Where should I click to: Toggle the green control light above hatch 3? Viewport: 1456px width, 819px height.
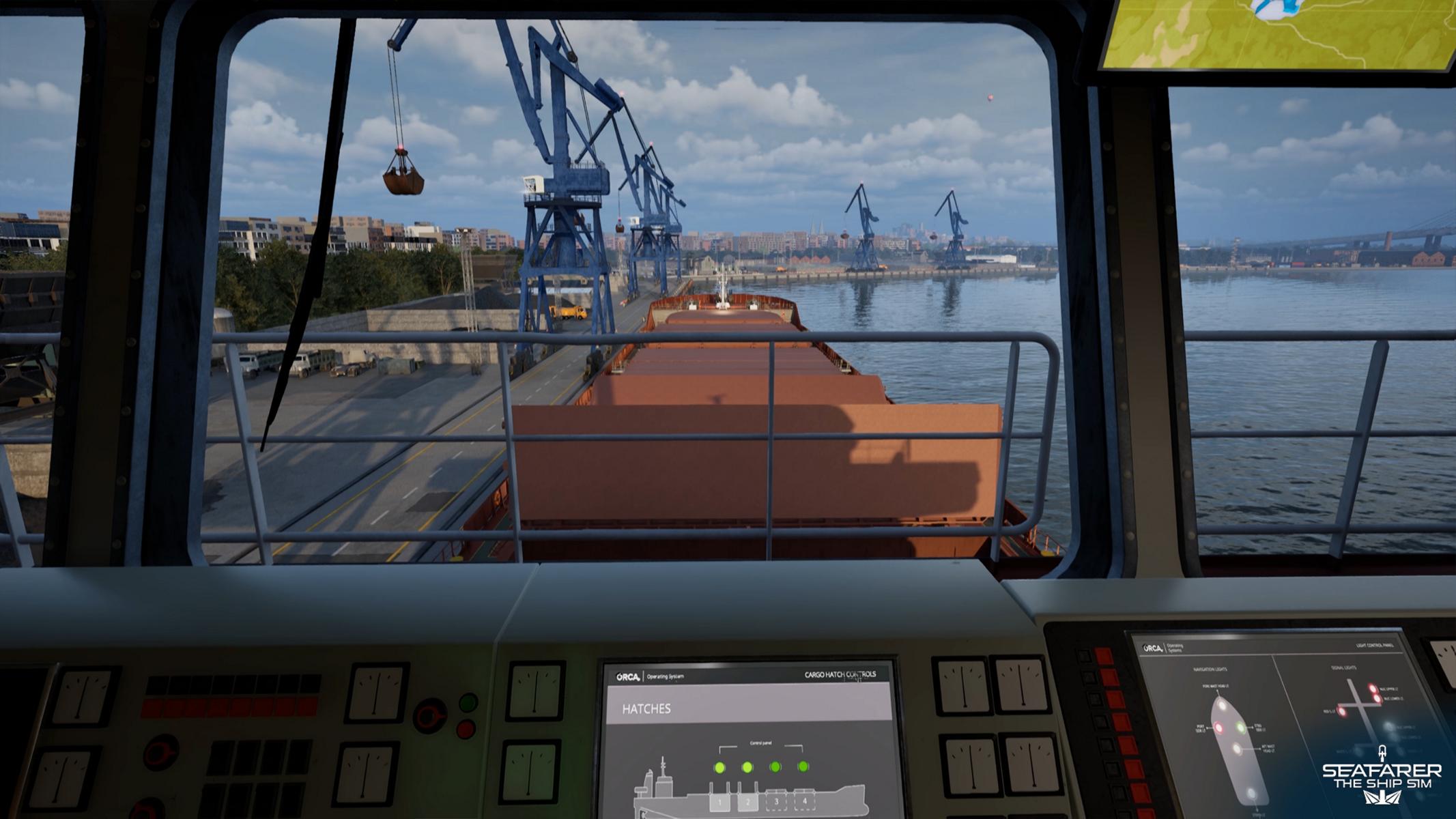(x=775, y=767)
